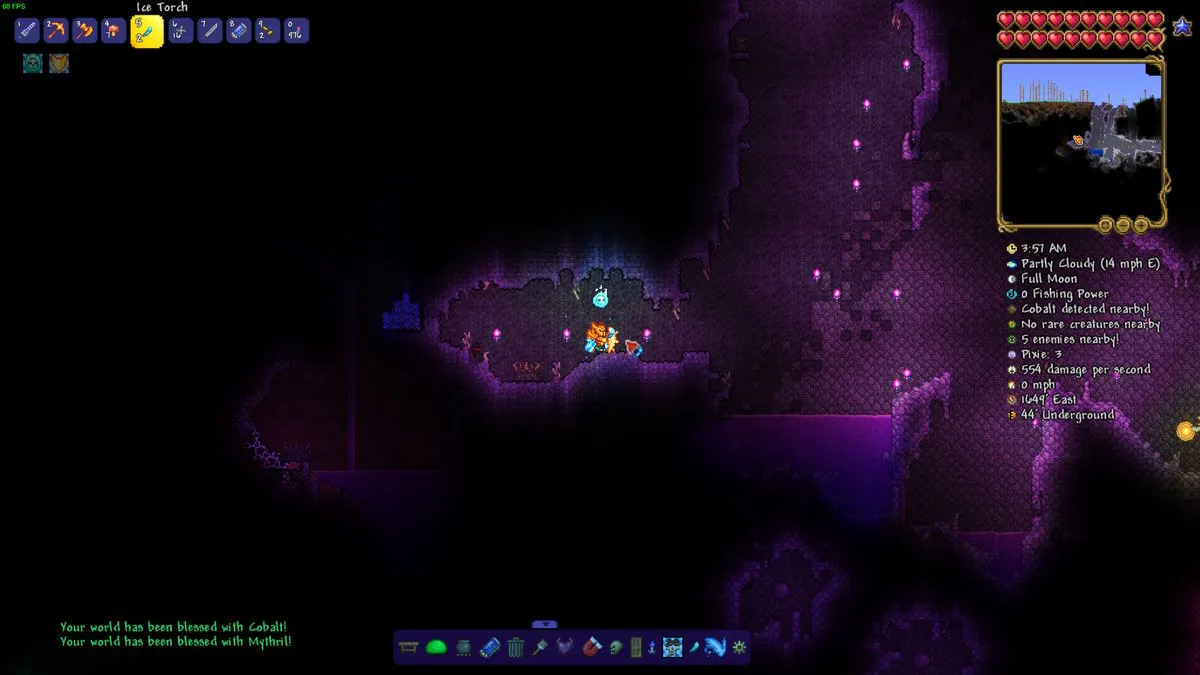Click the green door icon in bottom toolbar
Viewport: 1200px width, 675px height.
[636, 647]
